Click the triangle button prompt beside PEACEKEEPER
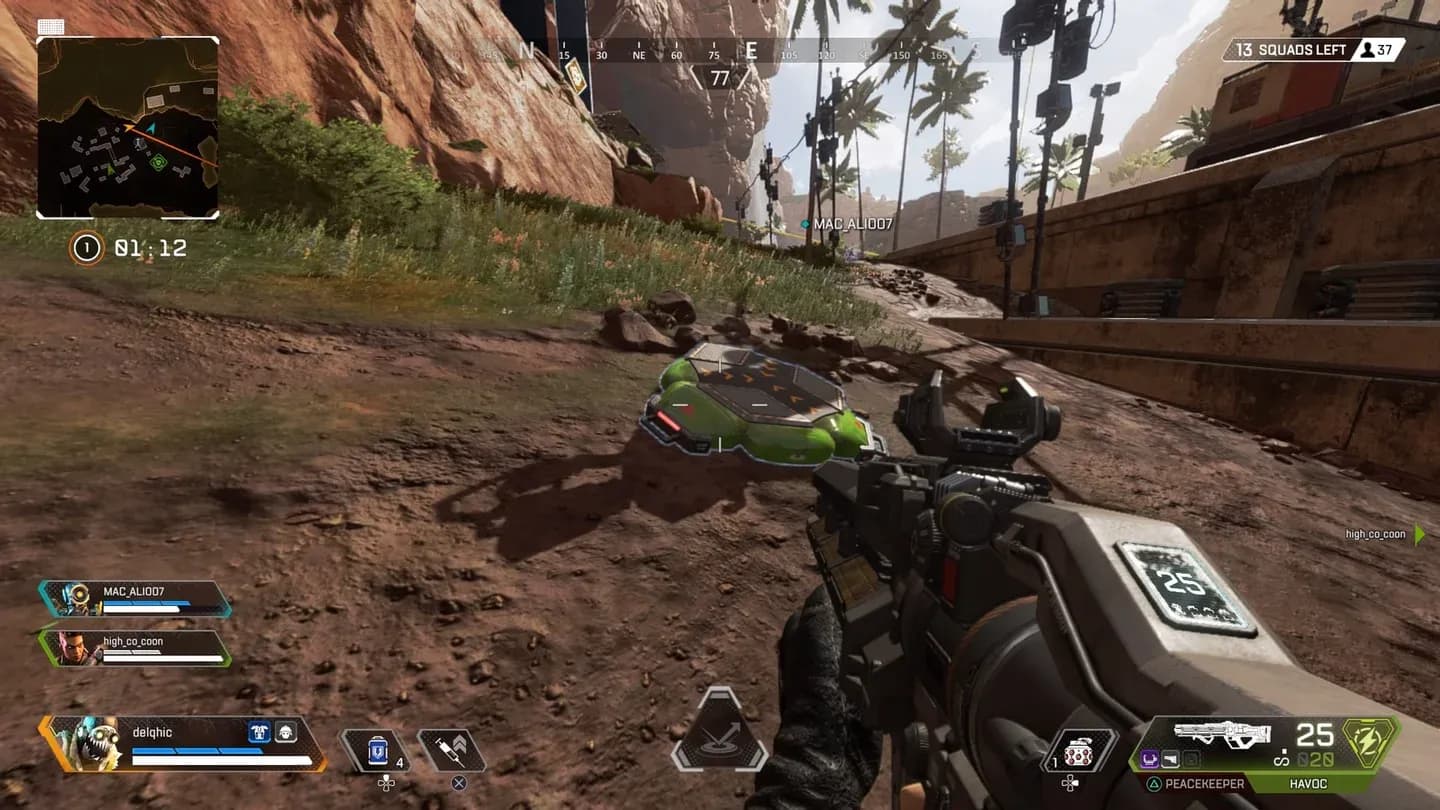 1155,783
